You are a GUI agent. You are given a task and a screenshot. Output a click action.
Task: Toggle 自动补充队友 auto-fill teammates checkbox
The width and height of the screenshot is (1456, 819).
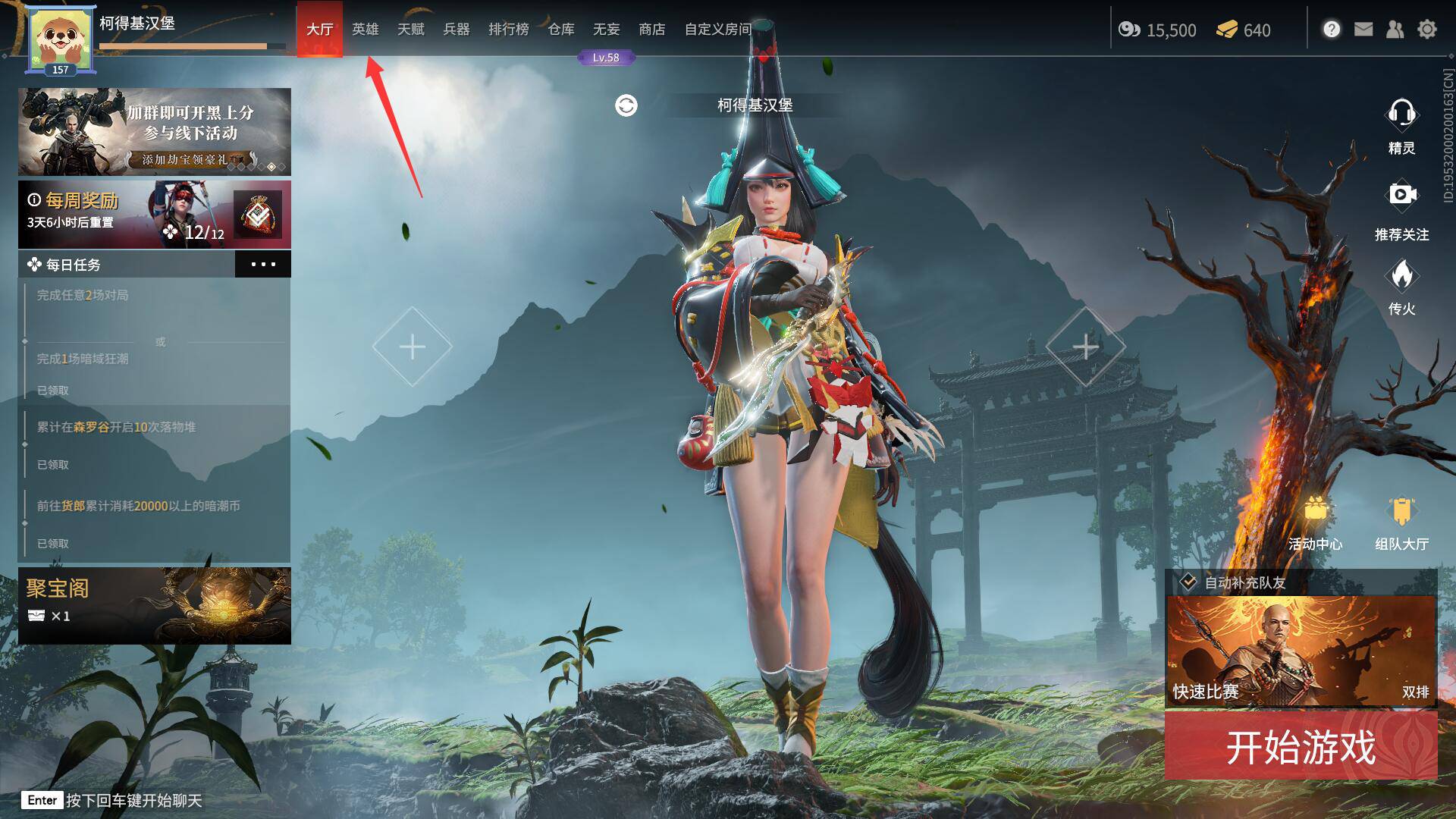tap(1188, 582)
